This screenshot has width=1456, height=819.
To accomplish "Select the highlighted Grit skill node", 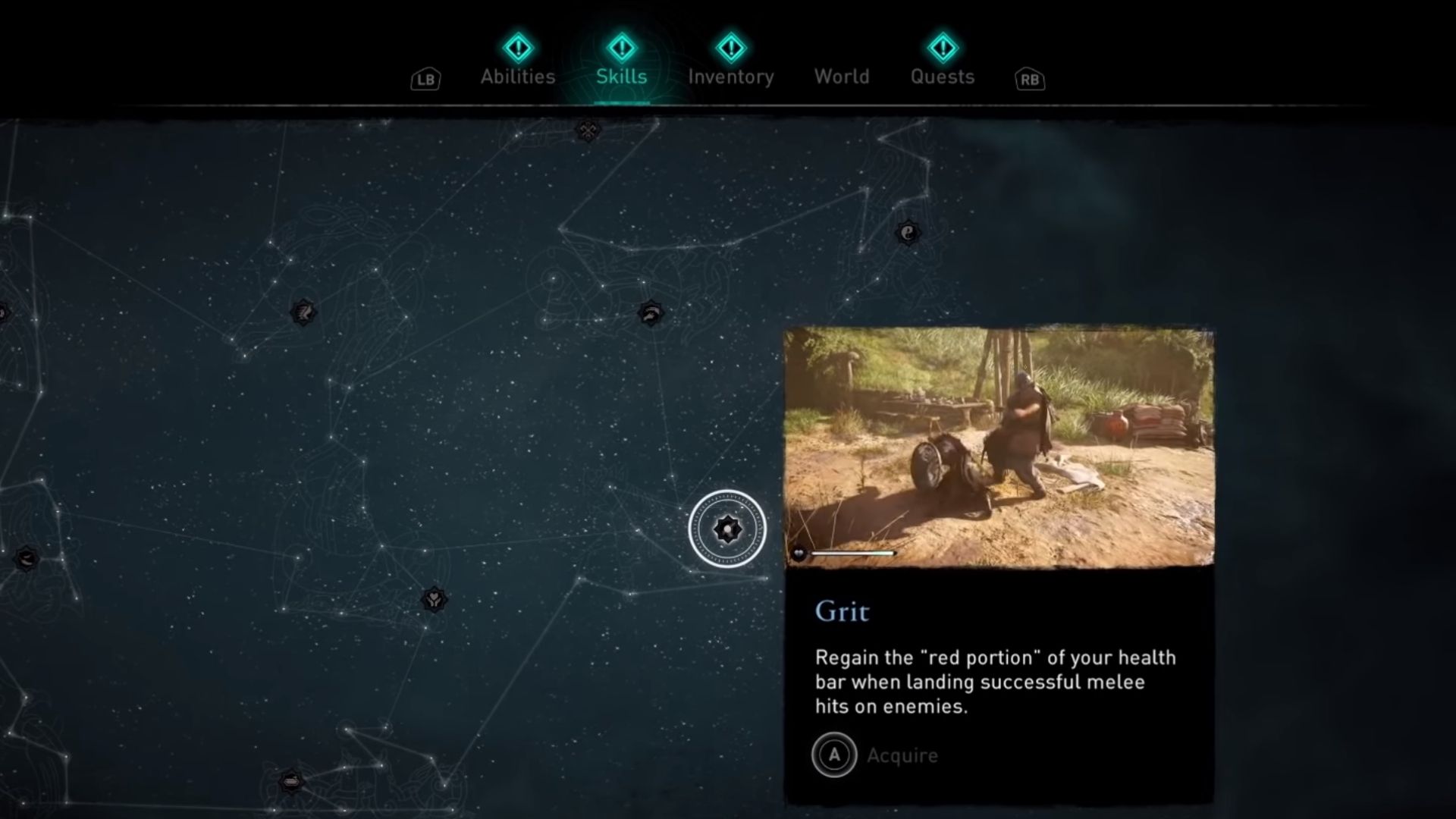I will pyautogui.click(x=729, y=529).
